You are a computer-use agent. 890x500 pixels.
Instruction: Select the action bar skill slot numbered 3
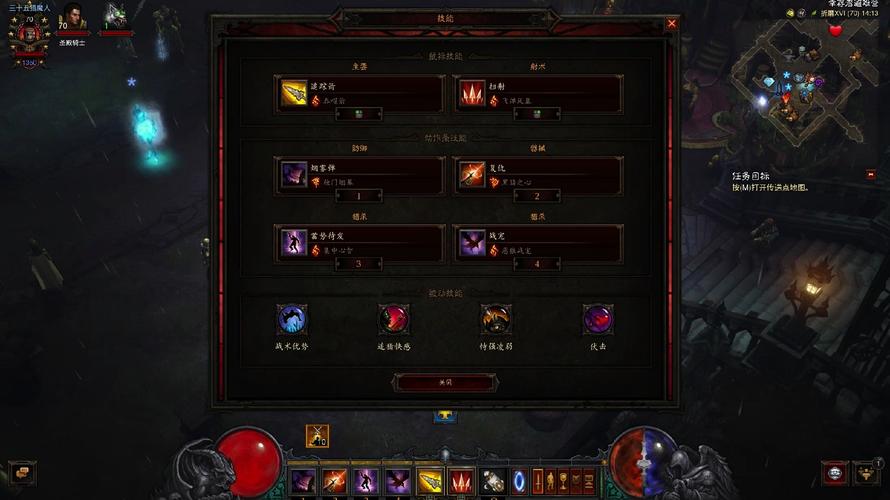(x=360, y=243)
